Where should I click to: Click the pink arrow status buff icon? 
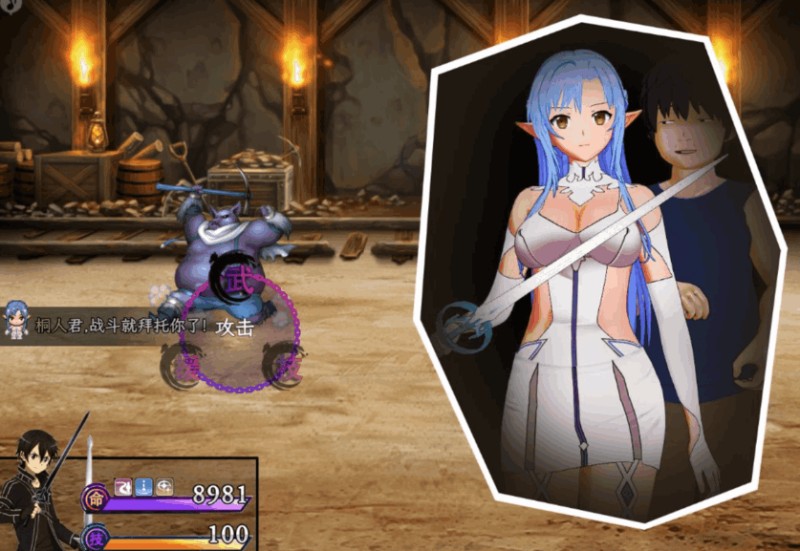123,488
